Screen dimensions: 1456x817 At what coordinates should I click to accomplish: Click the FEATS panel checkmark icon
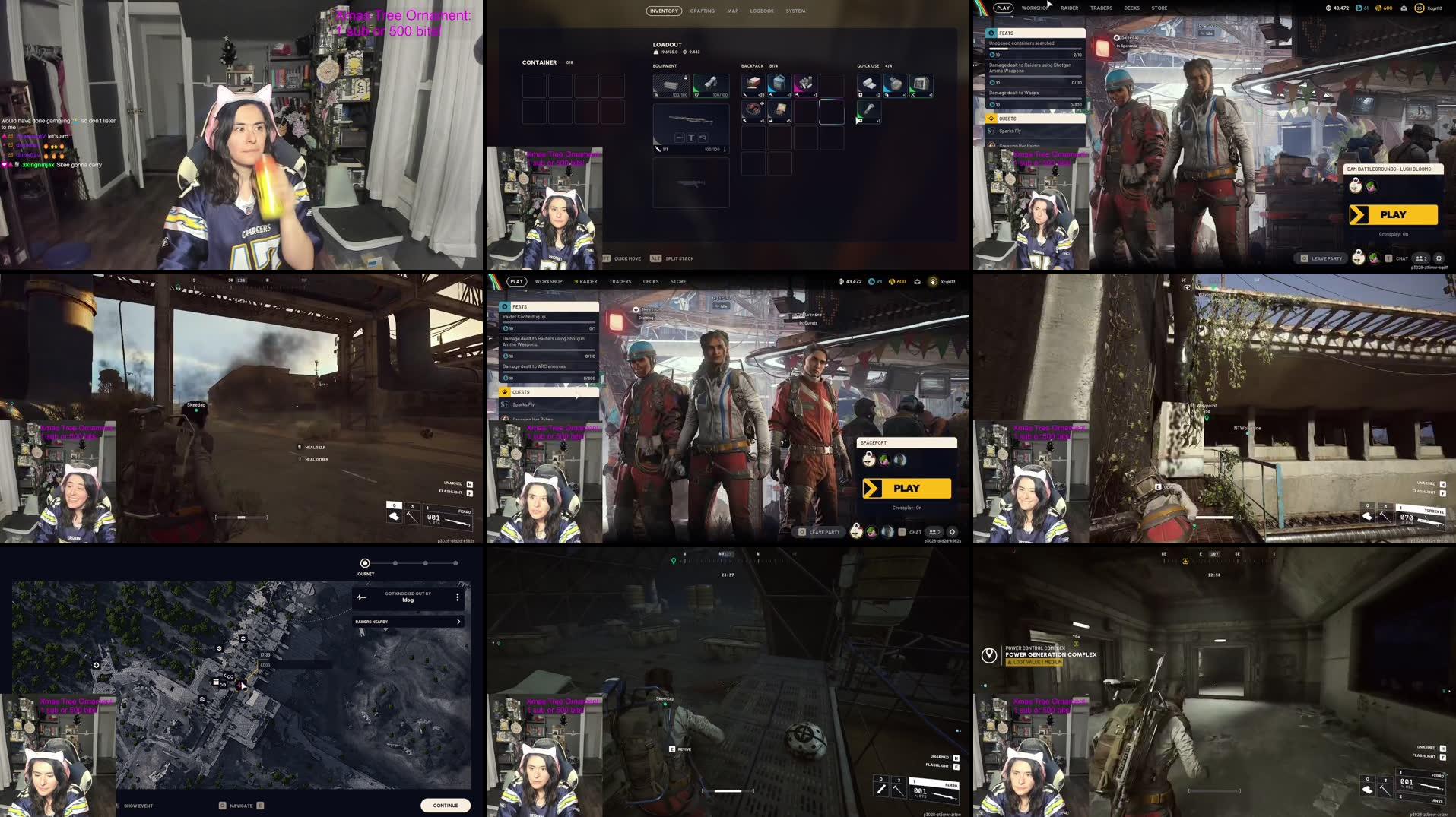991,33
